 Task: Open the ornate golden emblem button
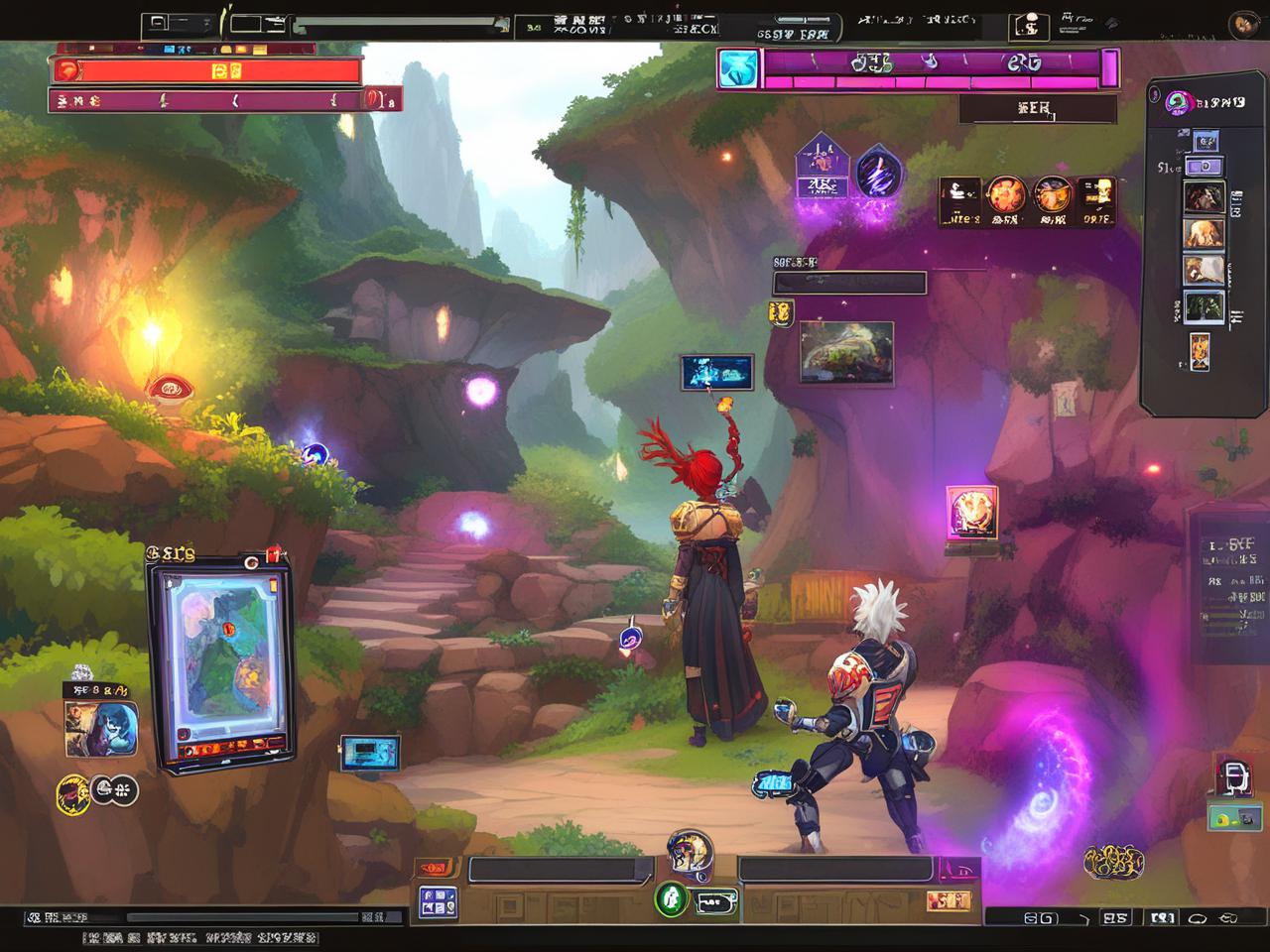1114,861
